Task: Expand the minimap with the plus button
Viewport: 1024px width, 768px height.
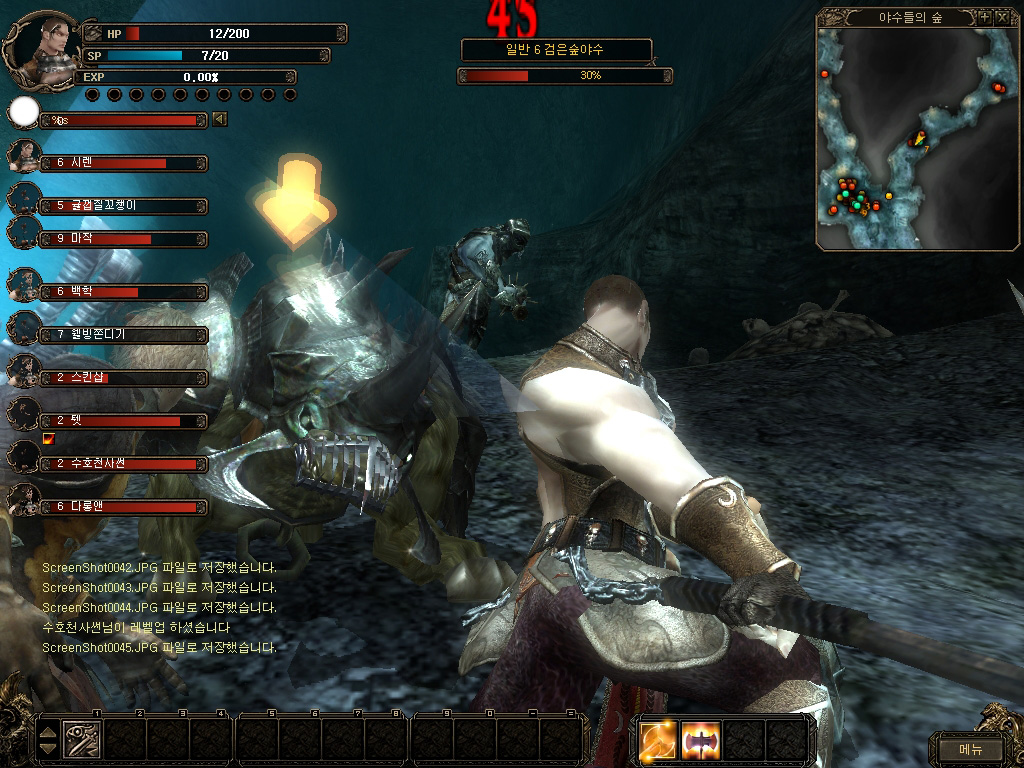Action: click(984, 17)
